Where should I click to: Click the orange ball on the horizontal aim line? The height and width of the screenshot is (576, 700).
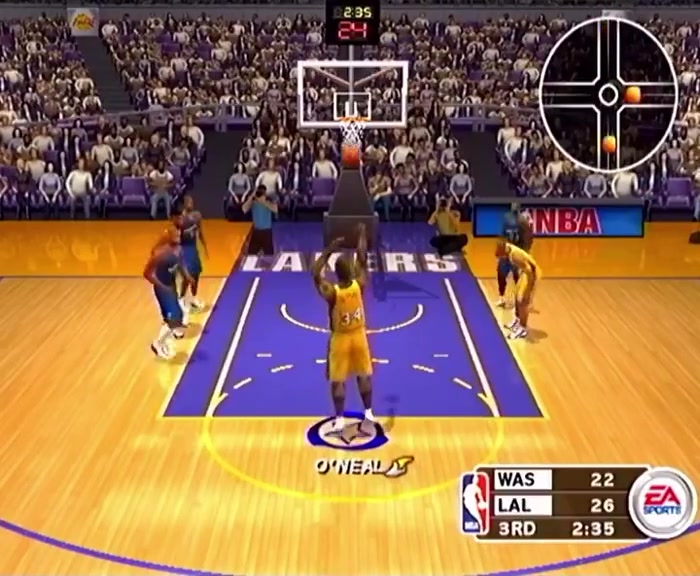click(633, 95)
